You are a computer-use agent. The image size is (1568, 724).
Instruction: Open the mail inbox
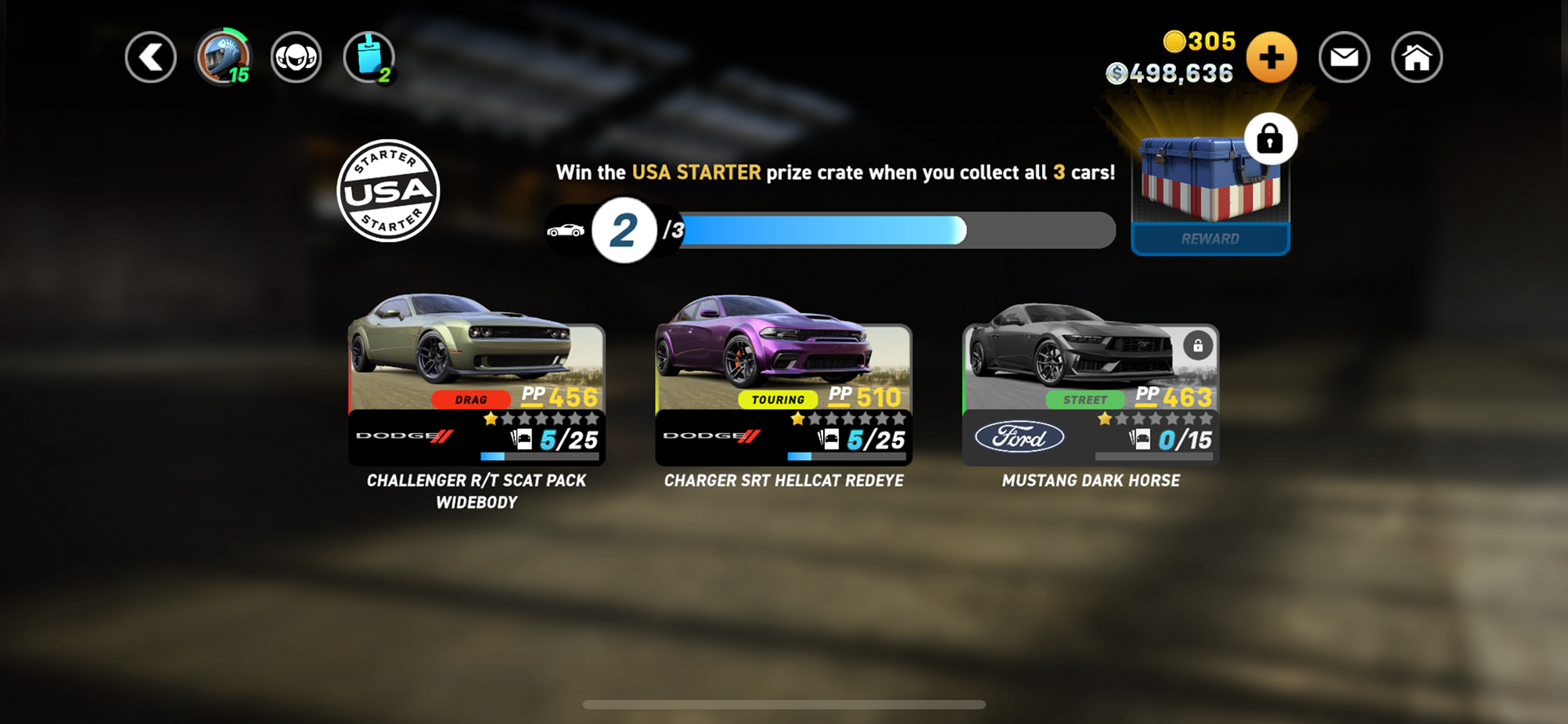[x=1343, y=58]
